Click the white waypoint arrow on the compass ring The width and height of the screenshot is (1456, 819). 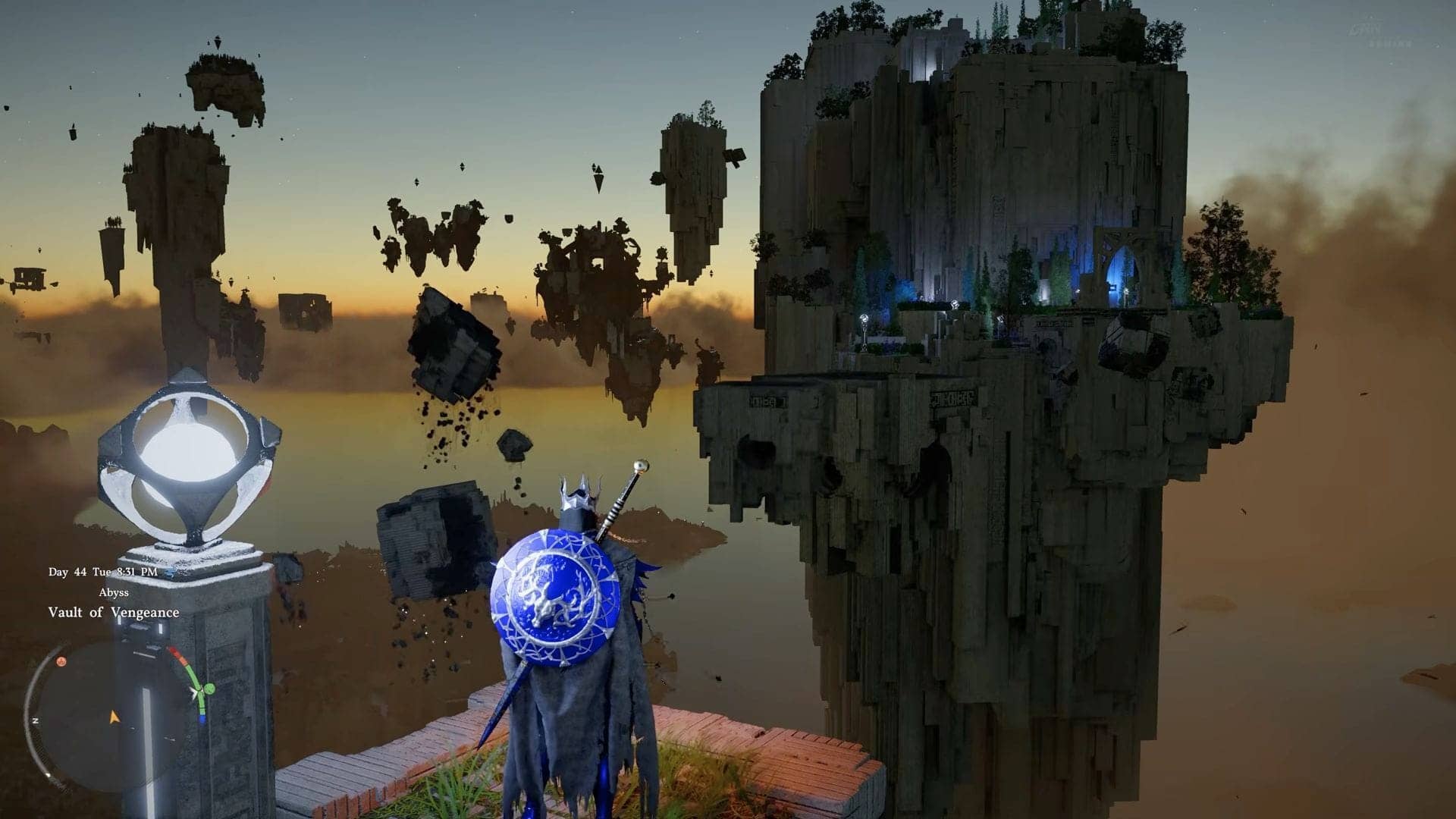tap(195, 692)
